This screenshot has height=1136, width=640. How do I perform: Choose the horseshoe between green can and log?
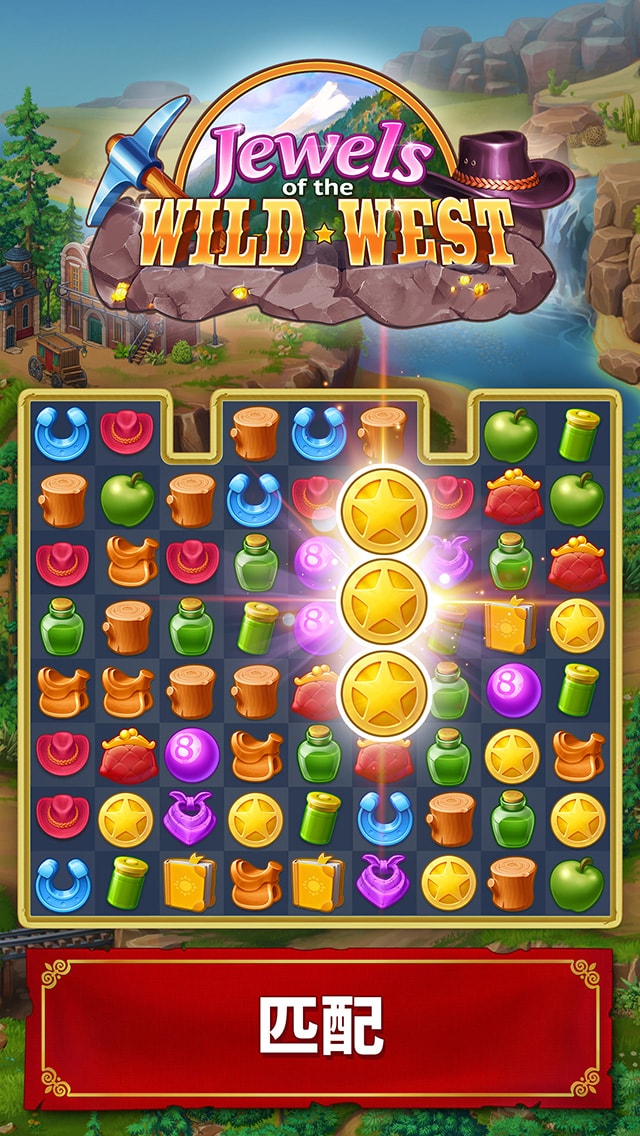pyautogui.click(x=383, y=819)
